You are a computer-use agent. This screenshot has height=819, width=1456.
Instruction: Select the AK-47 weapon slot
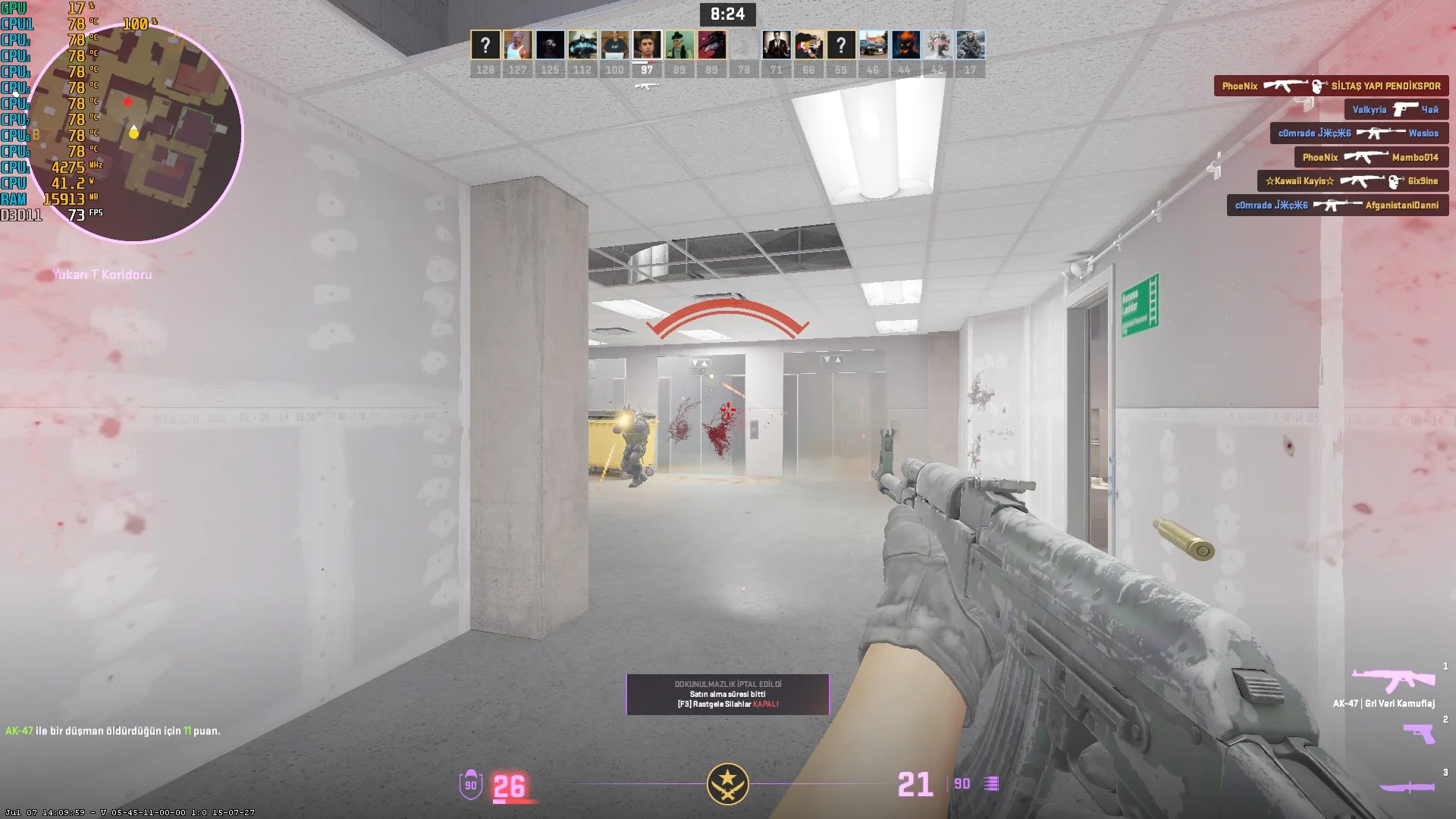[1393, 680]
